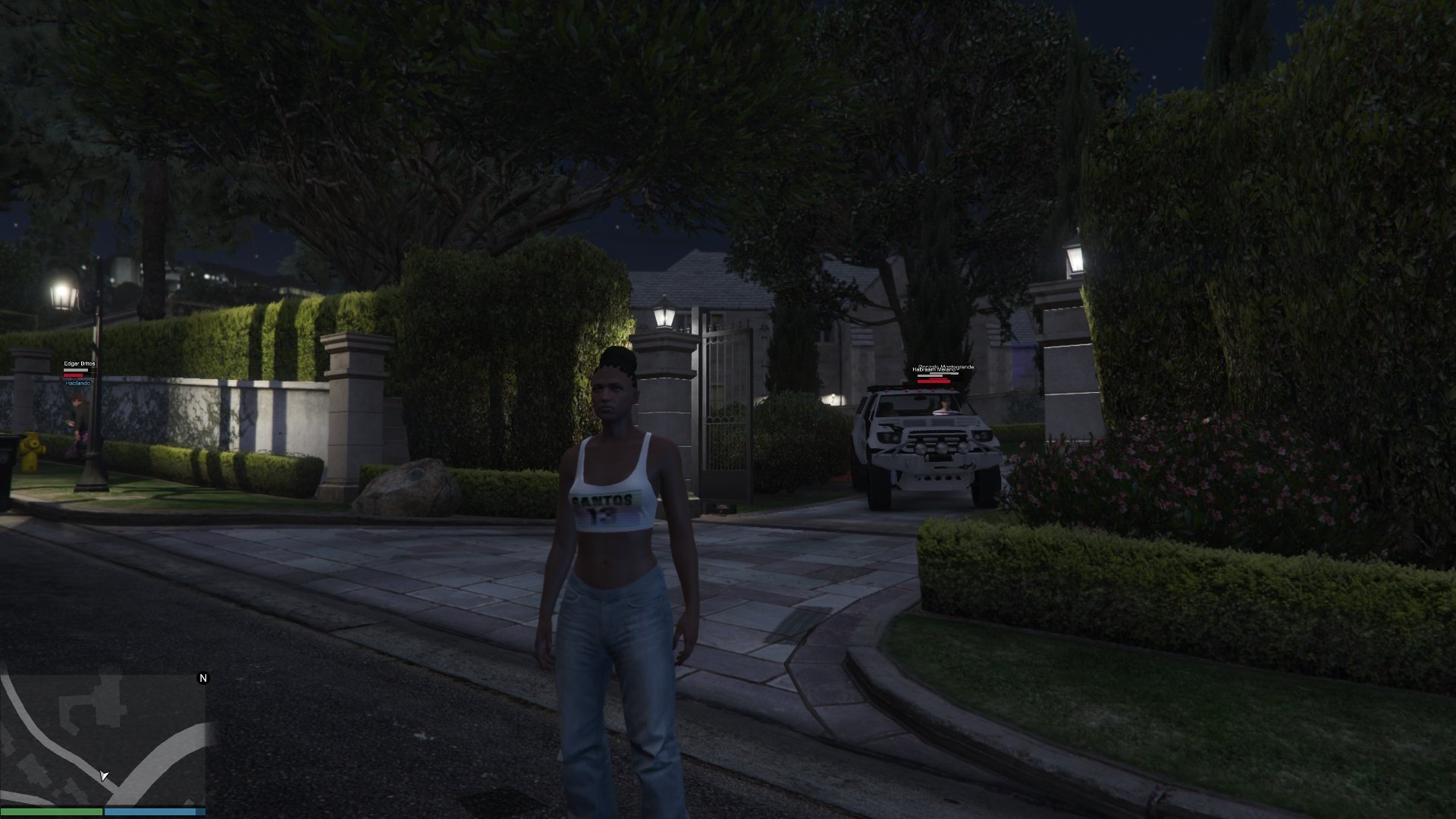Click the white player arrow on the minimap
Screen dimensions: 1456x819
point(104,775)
